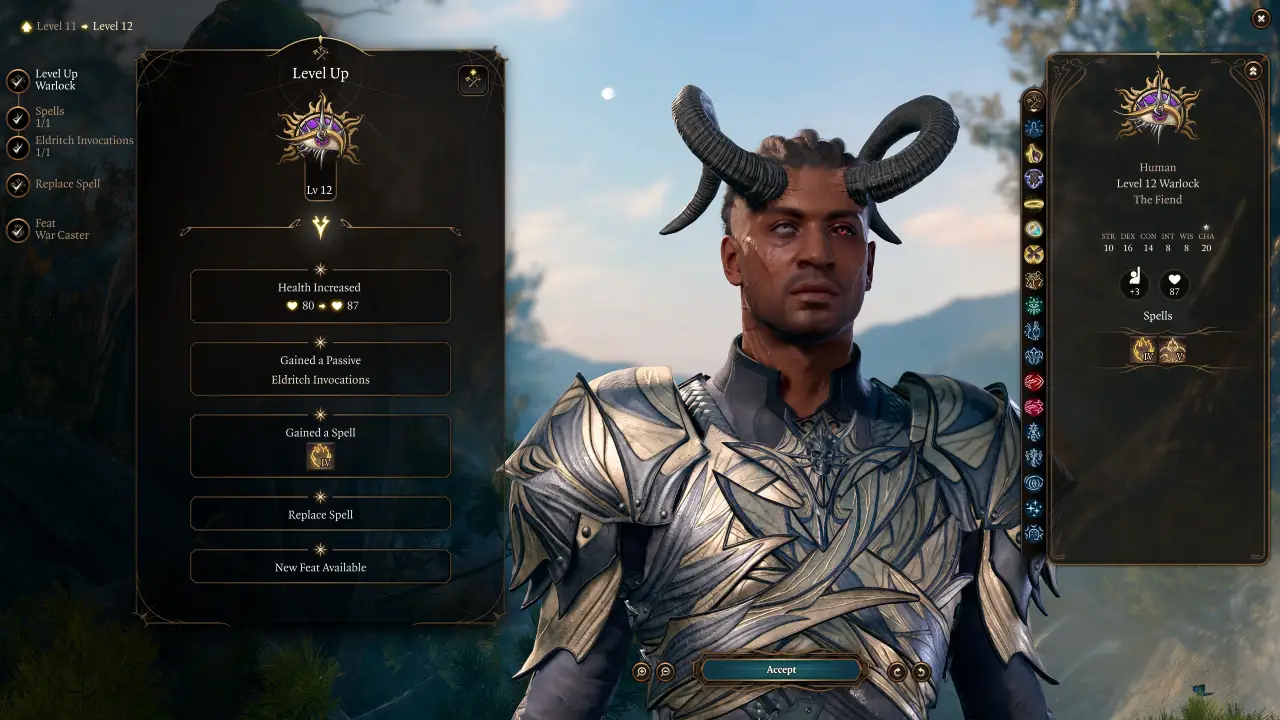
Task: Select the red spell icon in the right icon column
Action: 1034,383
